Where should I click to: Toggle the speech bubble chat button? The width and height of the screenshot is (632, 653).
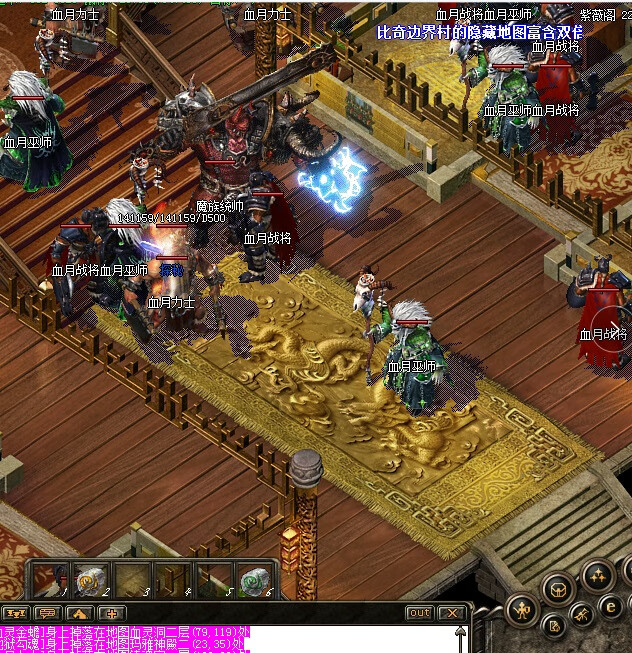47,612
